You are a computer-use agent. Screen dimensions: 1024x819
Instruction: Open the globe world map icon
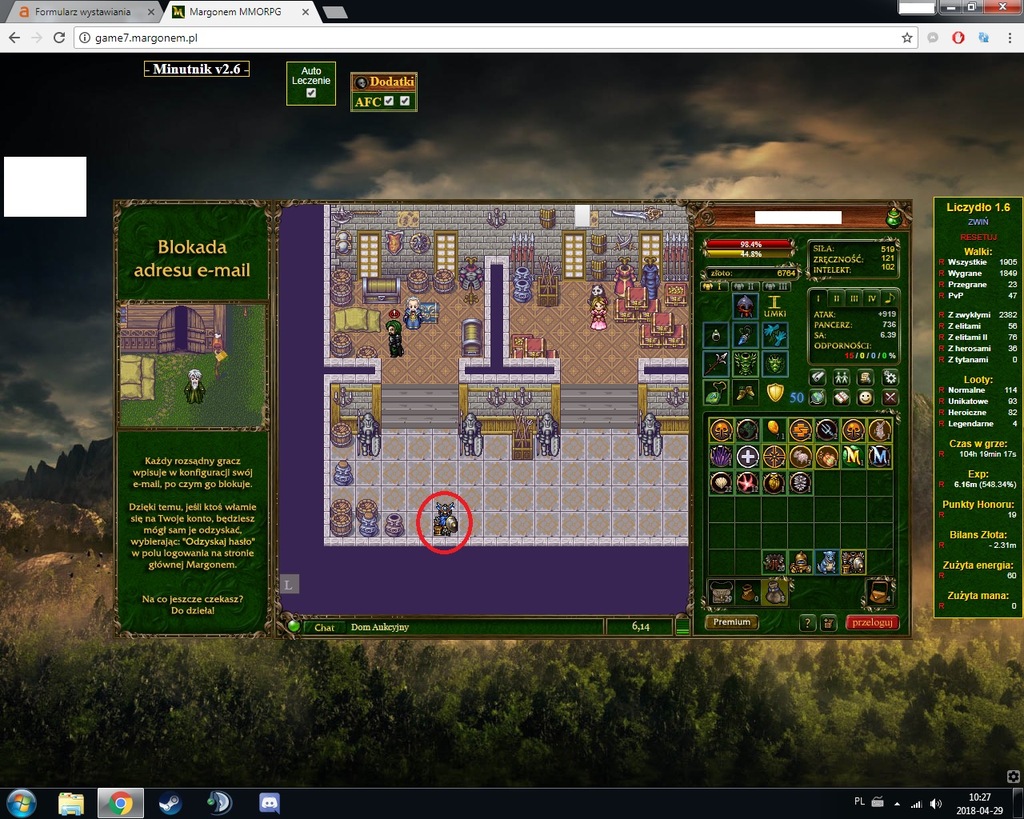817,397
